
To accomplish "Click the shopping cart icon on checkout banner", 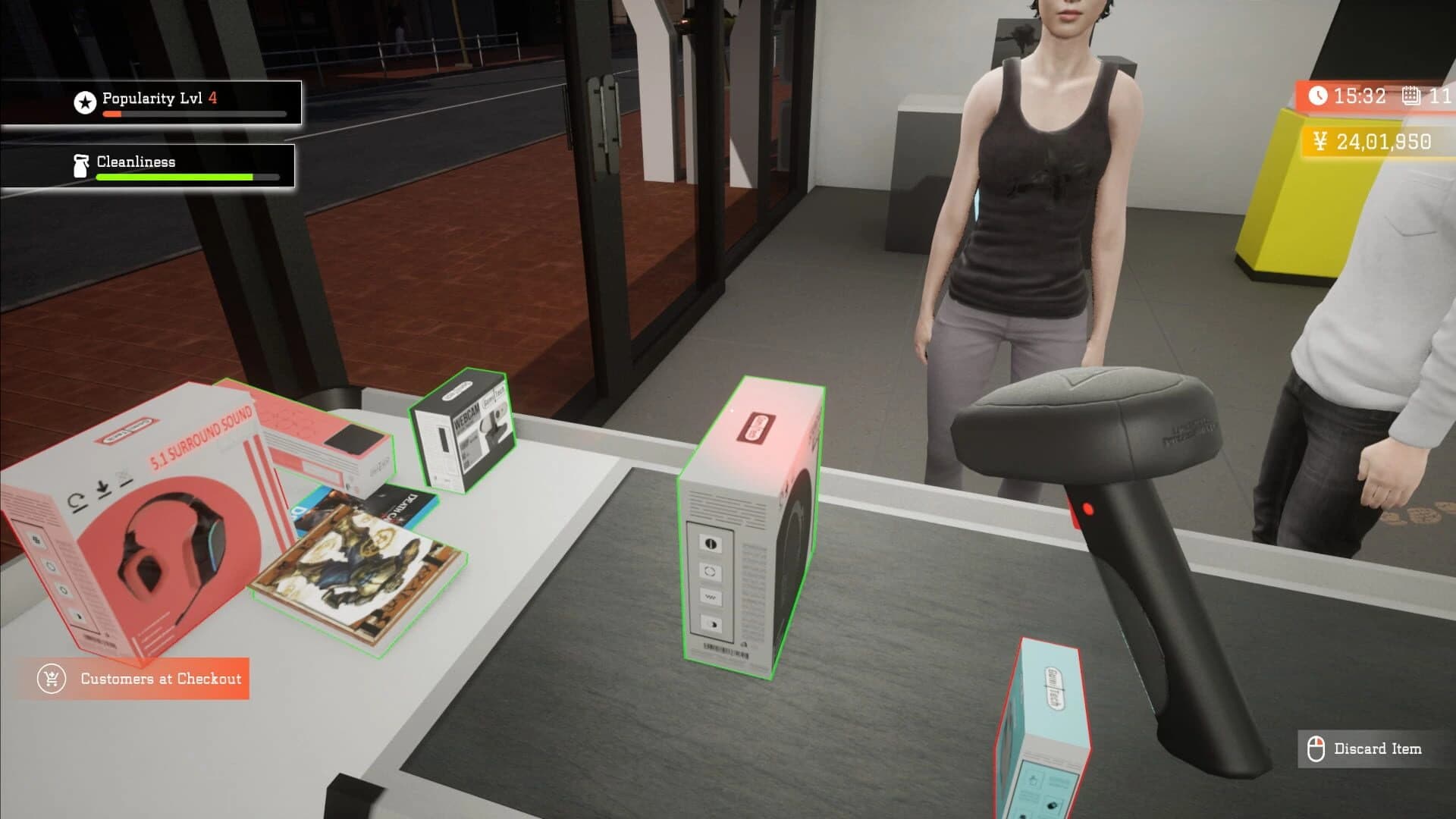I will (50, 679).
